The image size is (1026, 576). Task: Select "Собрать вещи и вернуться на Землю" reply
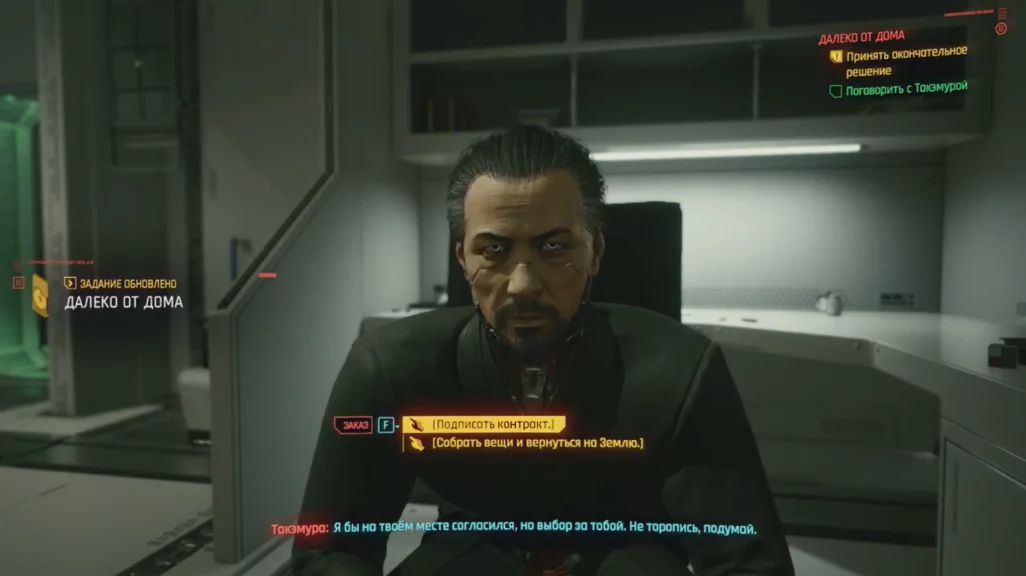[537, 443]
